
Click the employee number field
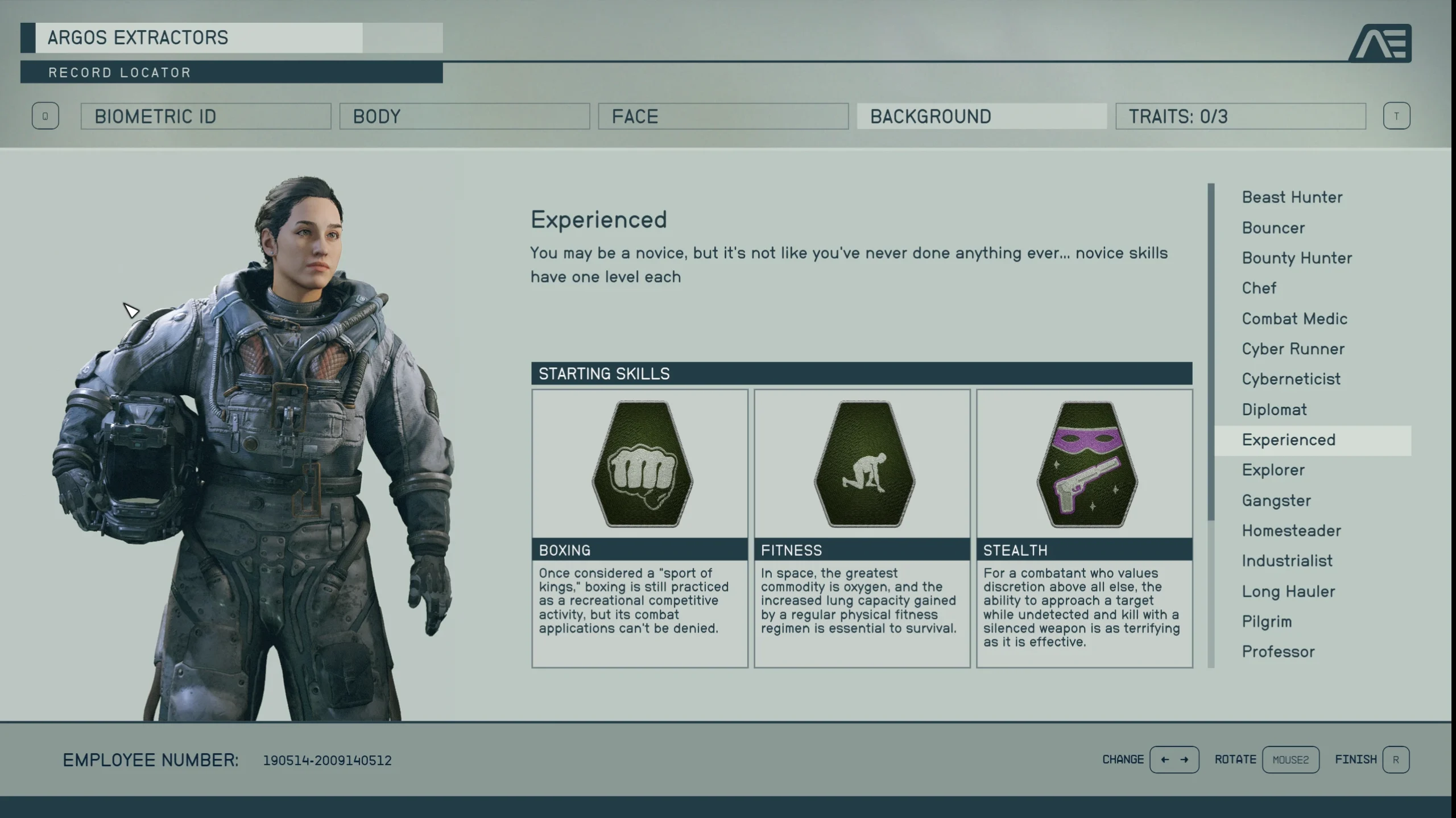pyautogui.click(x=327, y=759)
